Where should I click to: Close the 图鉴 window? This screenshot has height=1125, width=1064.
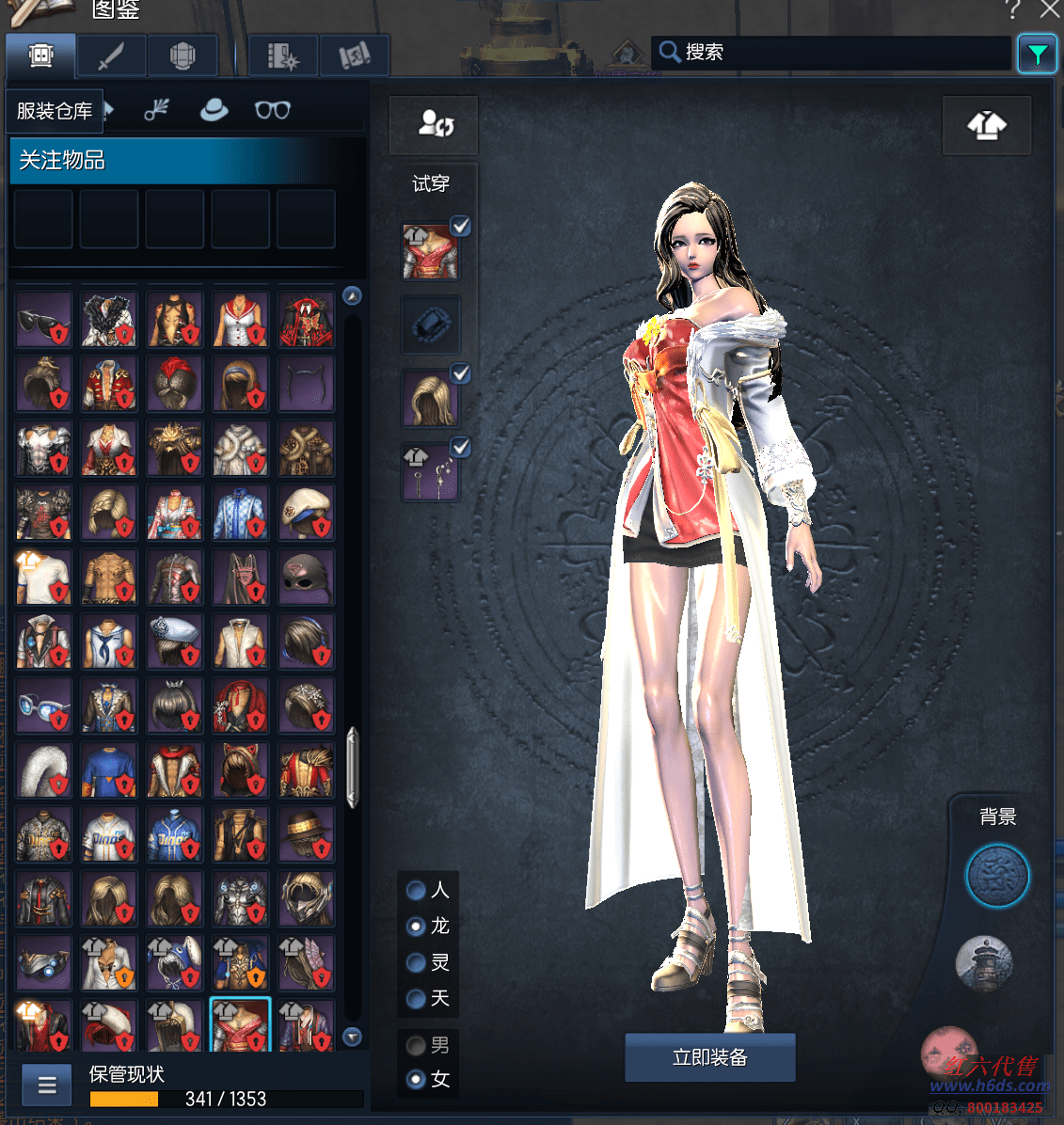1050,10
